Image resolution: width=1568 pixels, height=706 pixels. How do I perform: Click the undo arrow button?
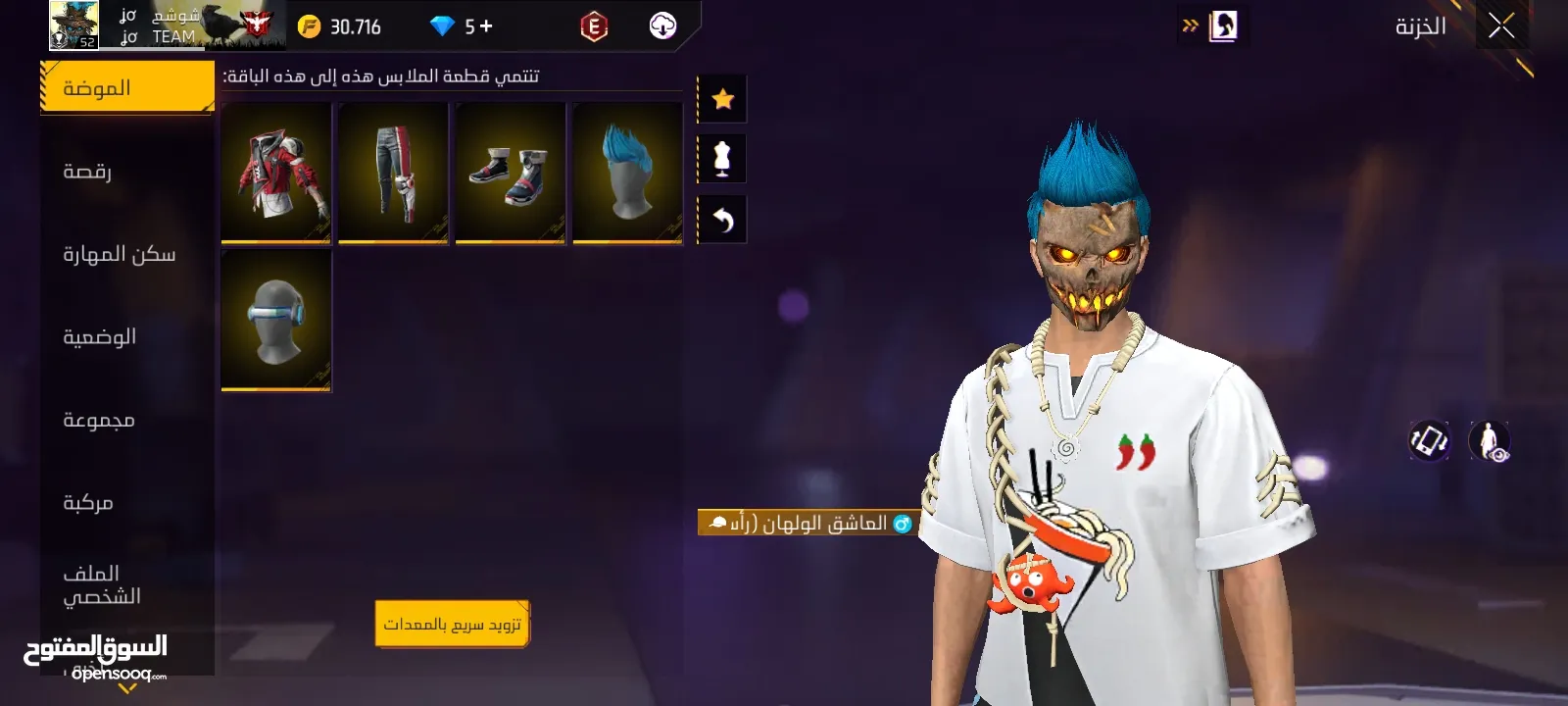pos(722,220)
